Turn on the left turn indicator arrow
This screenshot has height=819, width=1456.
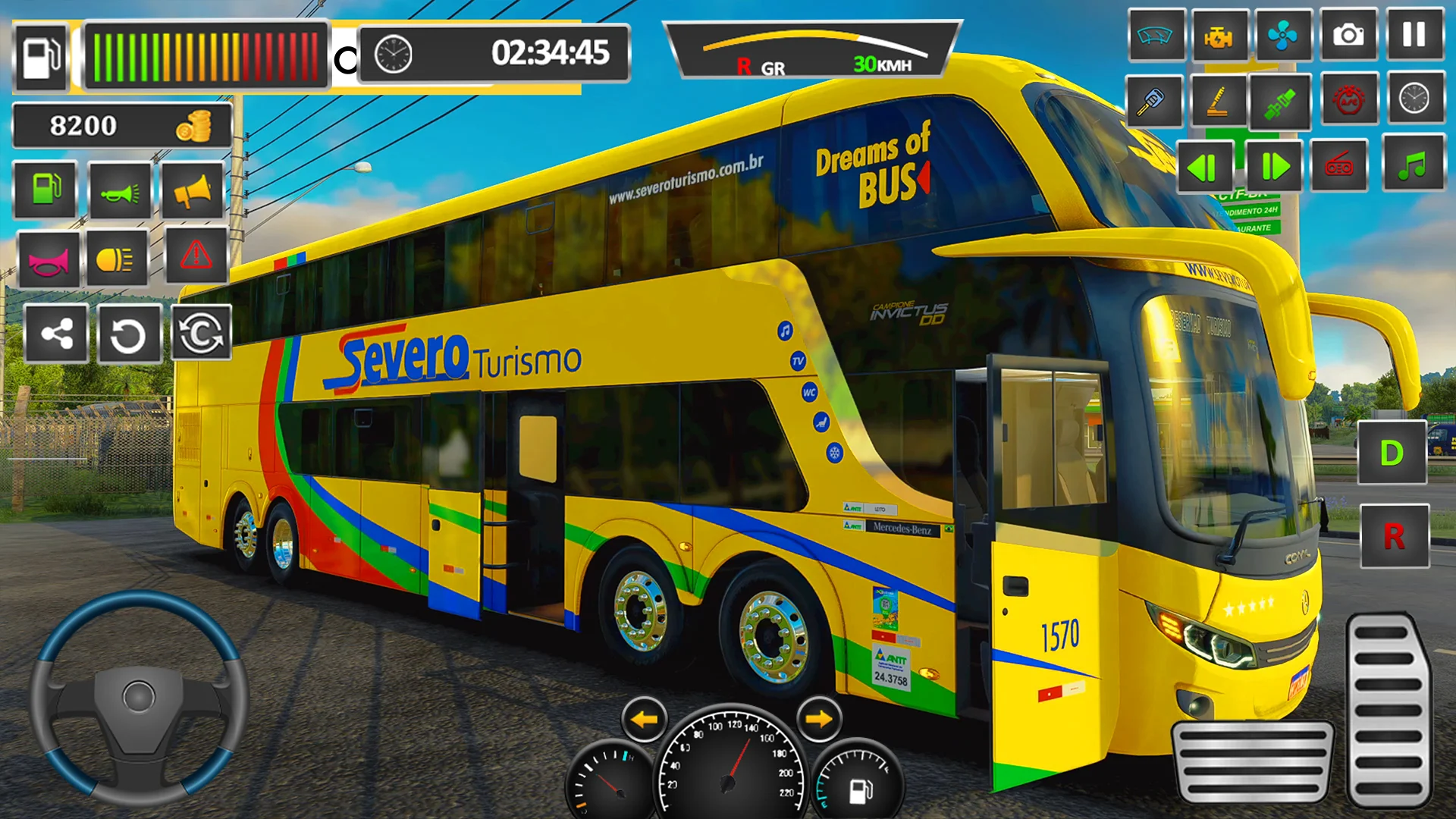pyautogui.click(x=645, y=719)
